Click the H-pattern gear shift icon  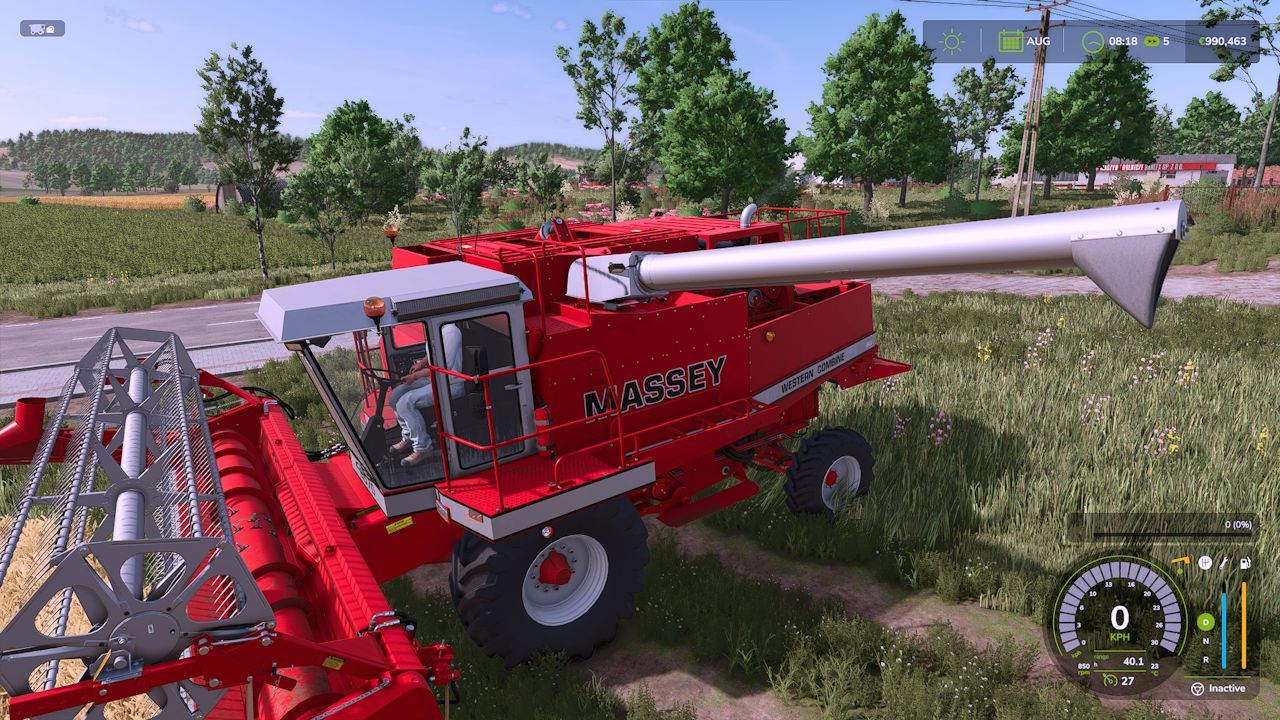[1205, 563]
